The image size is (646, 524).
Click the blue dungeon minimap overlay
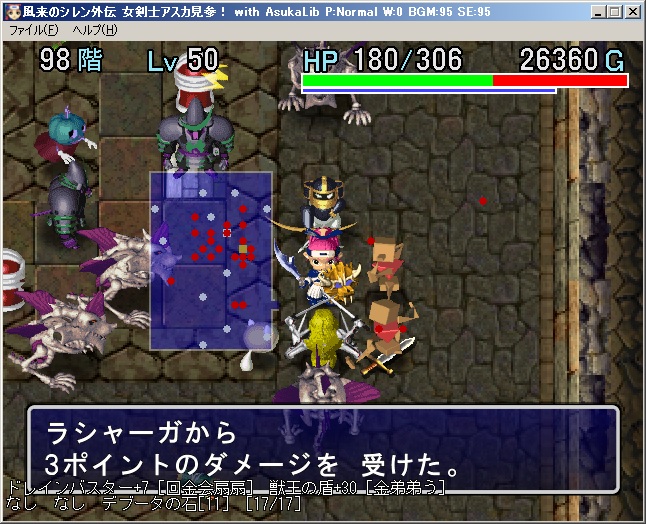[x=211, y=260]
